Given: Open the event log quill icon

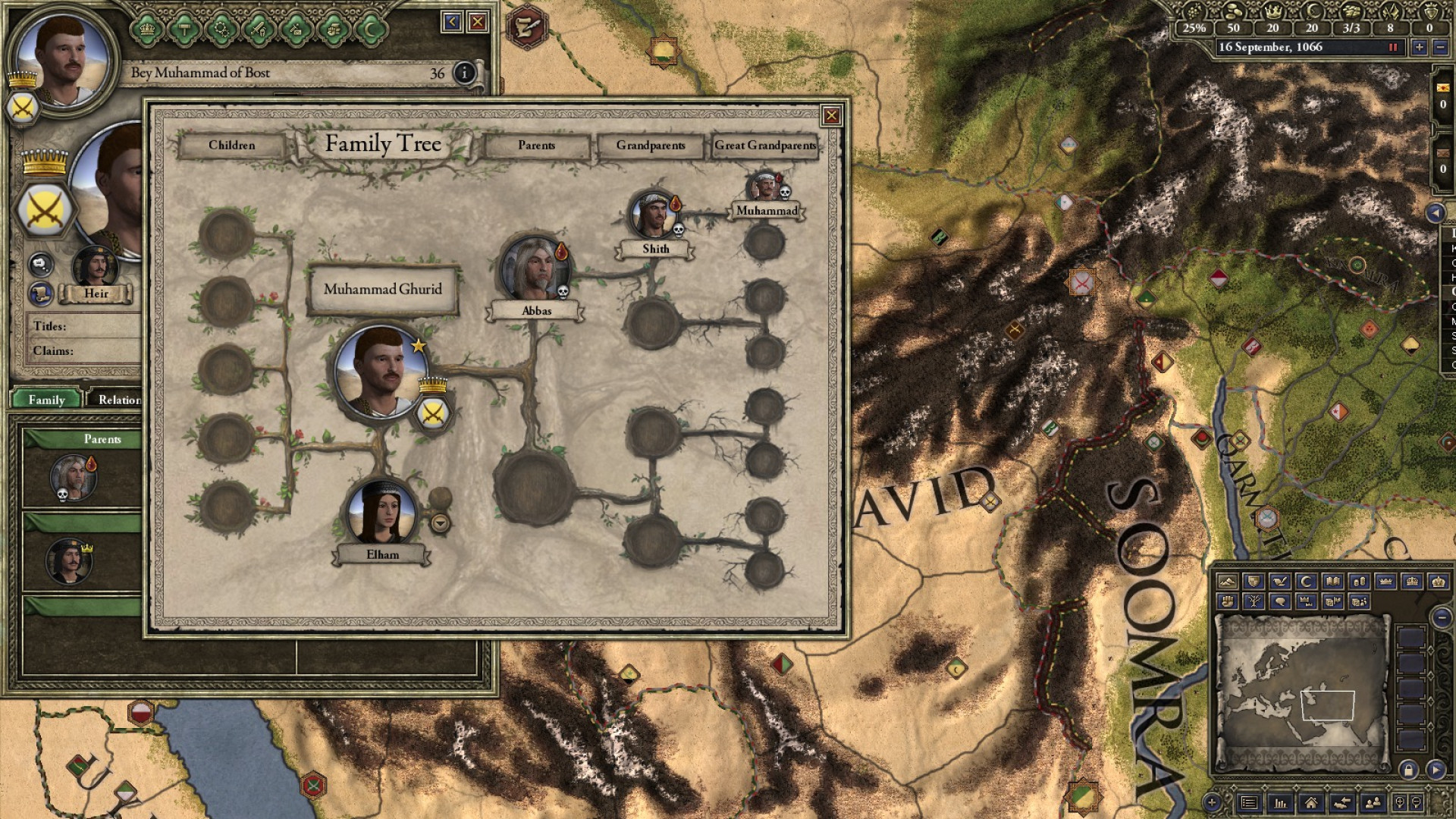Looking at the screenshot, I should (x=526, y=26).
